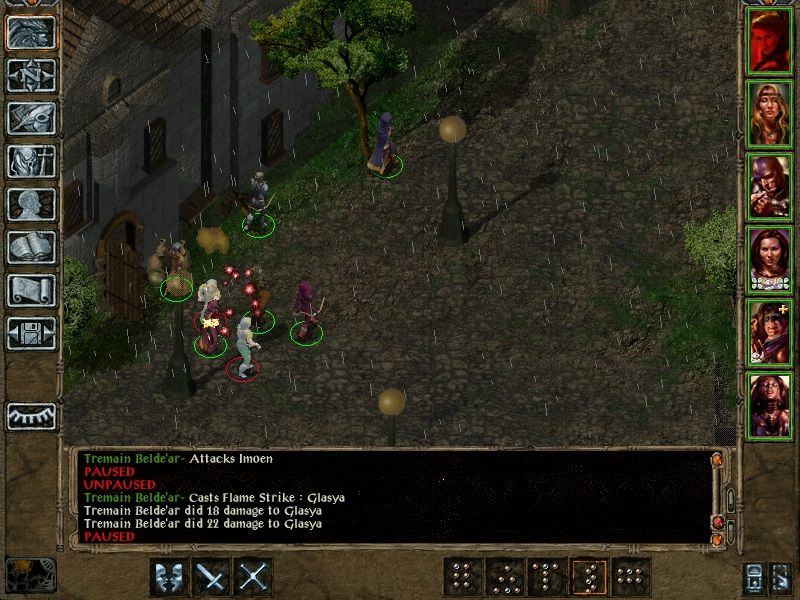Select the purple-hooded character portrait
This screenshot has width=800, height=600.
click(x=769, y=186)
